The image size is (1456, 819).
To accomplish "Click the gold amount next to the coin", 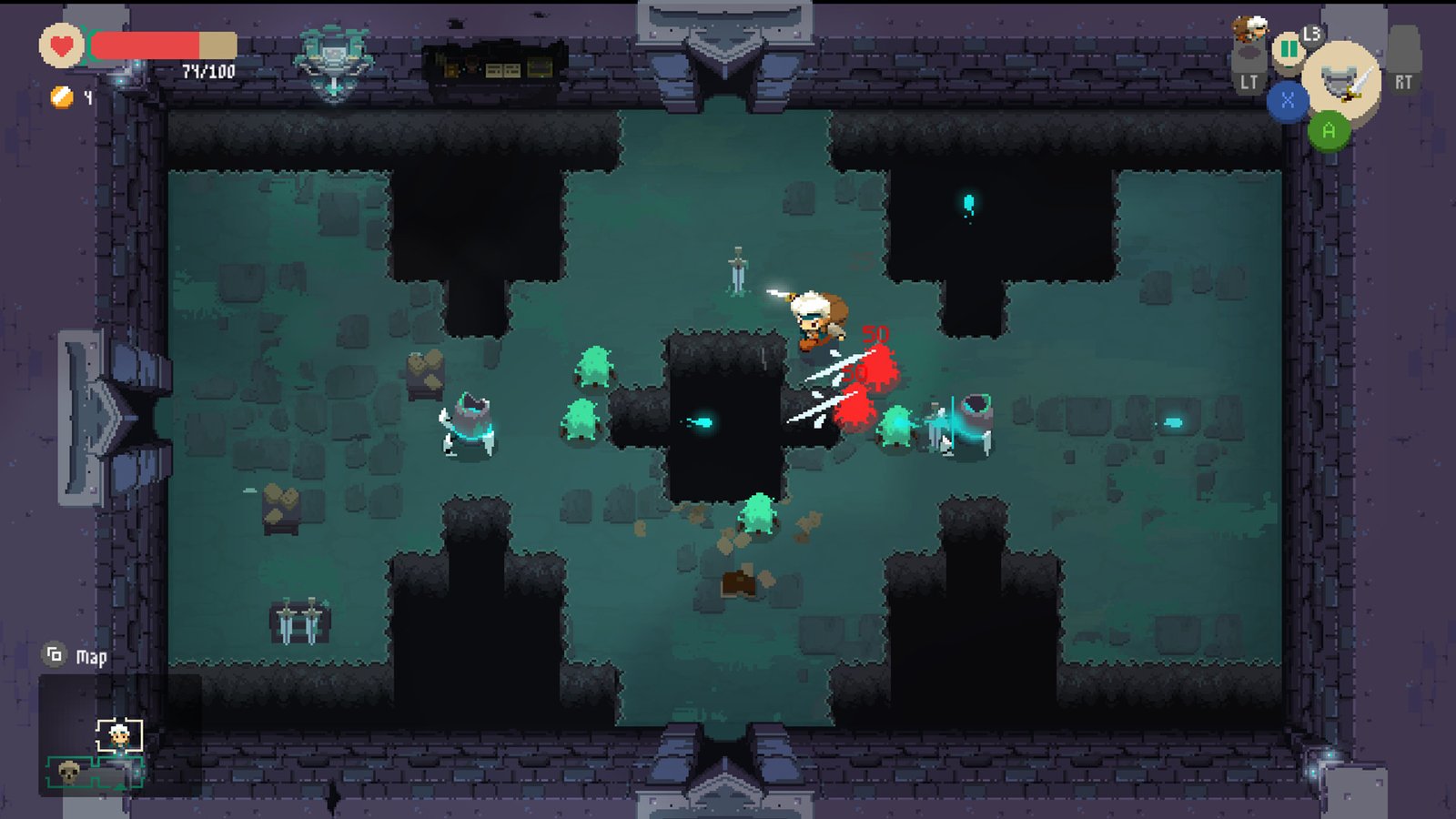I will [x=86, y=96].
